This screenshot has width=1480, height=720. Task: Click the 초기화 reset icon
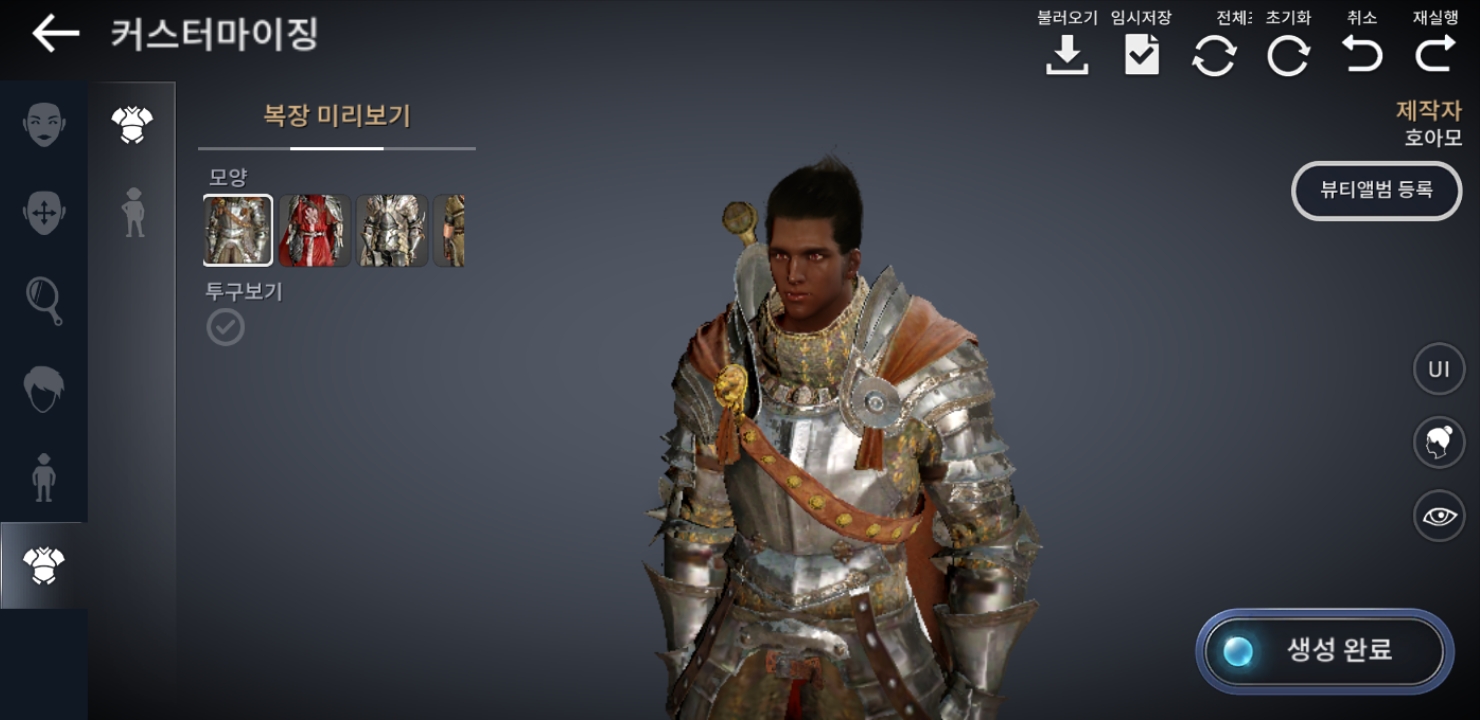1288,55
